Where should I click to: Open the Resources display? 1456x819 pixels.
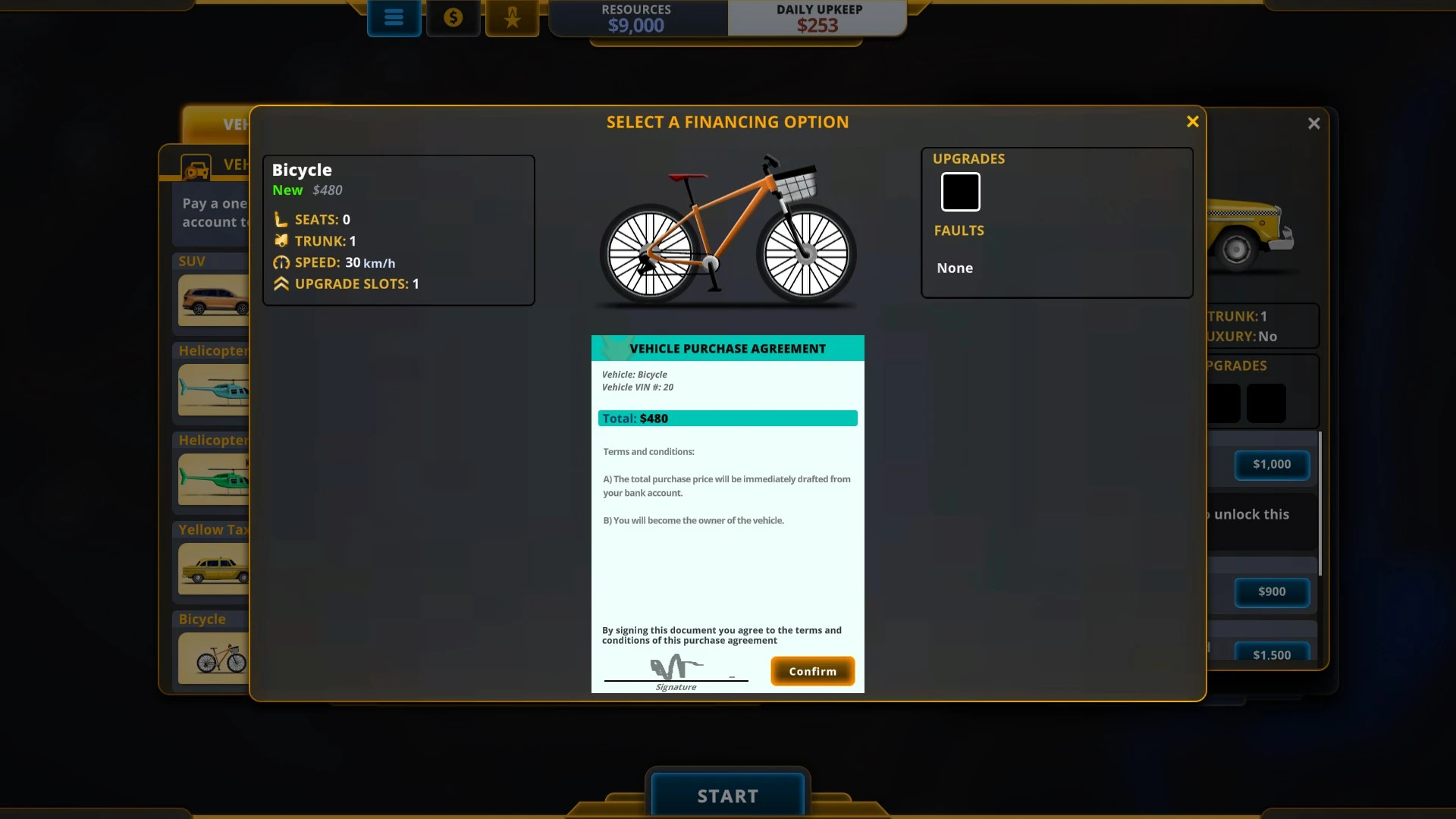click(x=636, y=18)
